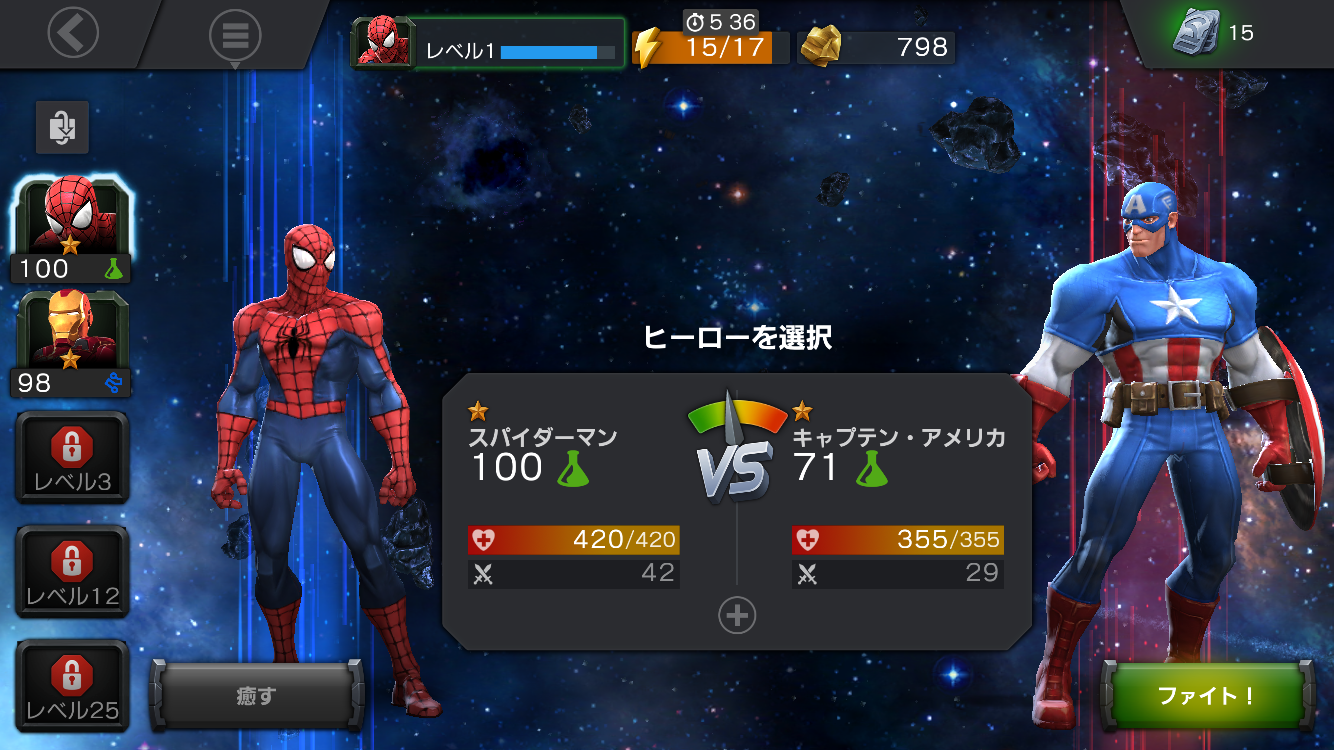The height and width of the screenshot is (750, 1334).
Task: Heal champion with the 癒す button
Action: click(x=256, y=696)
